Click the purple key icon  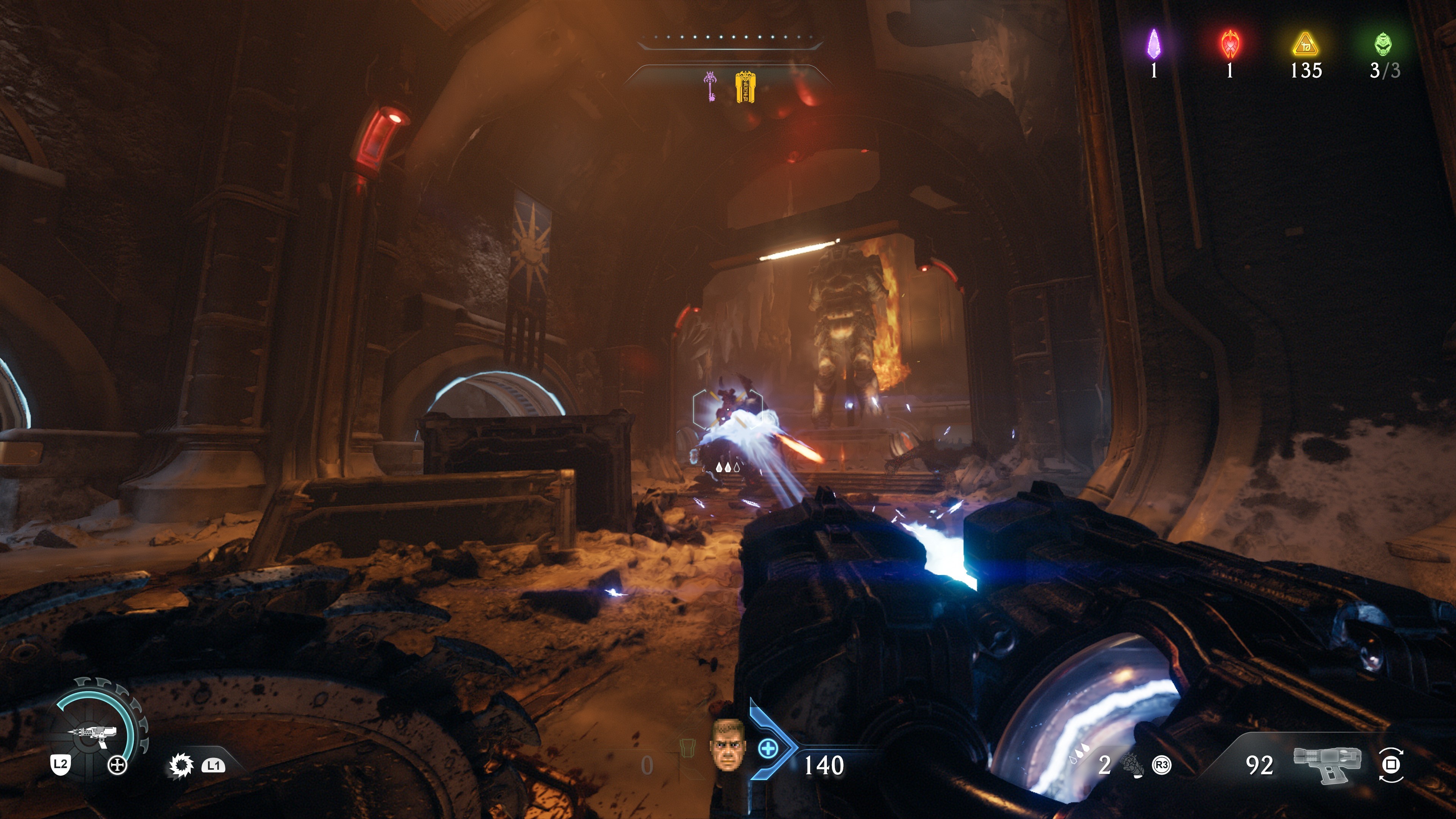711,86
